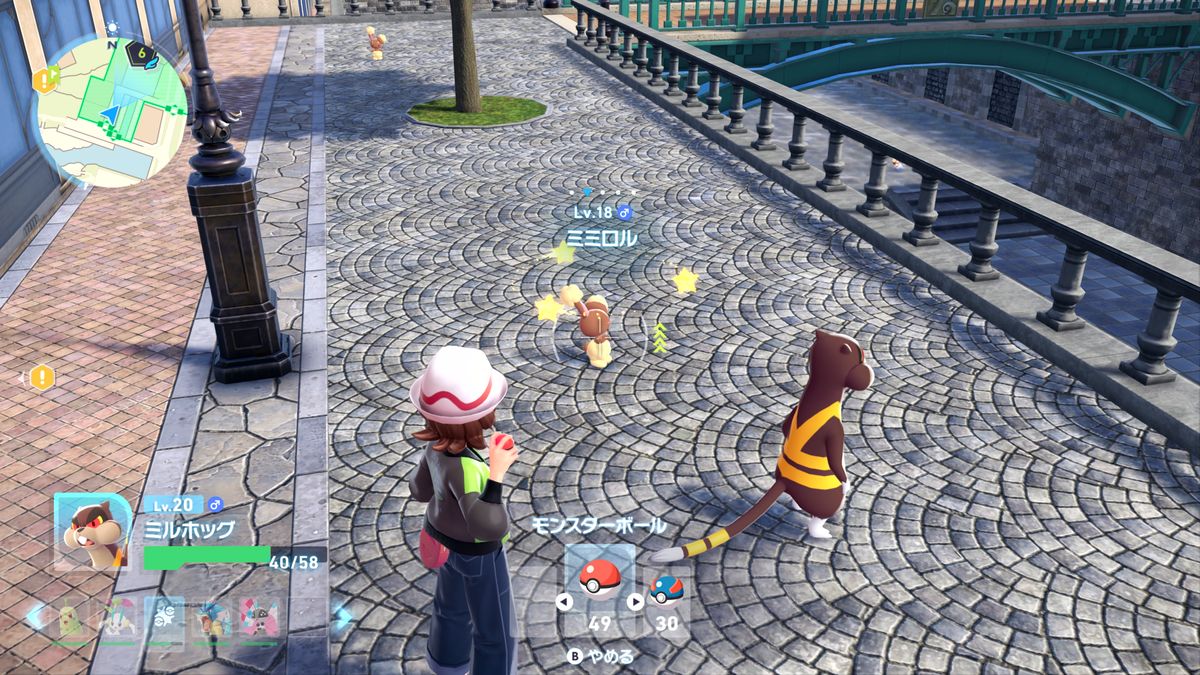This screenshot has height=675, width=1200.
Task: Select the Poké Ball slot with 49 remaining
Action: [599, 579]
